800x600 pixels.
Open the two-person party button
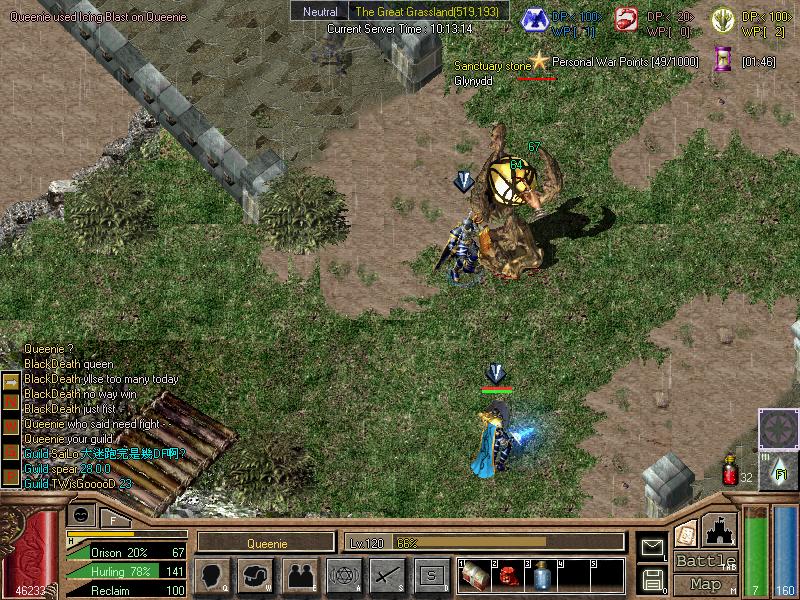coord(299,575)
